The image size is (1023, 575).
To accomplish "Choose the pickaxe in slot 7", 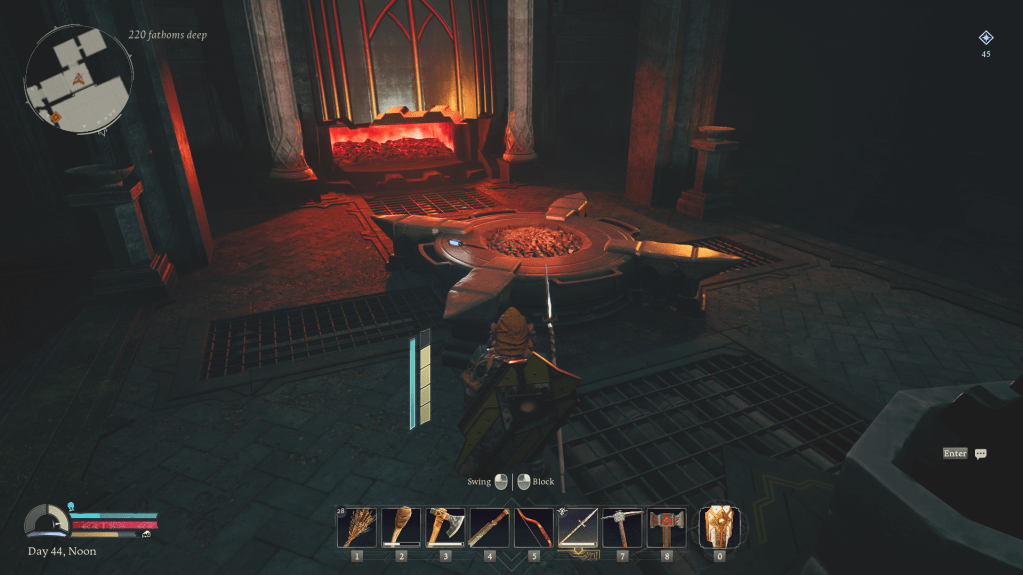I will (x=622, y=527).
